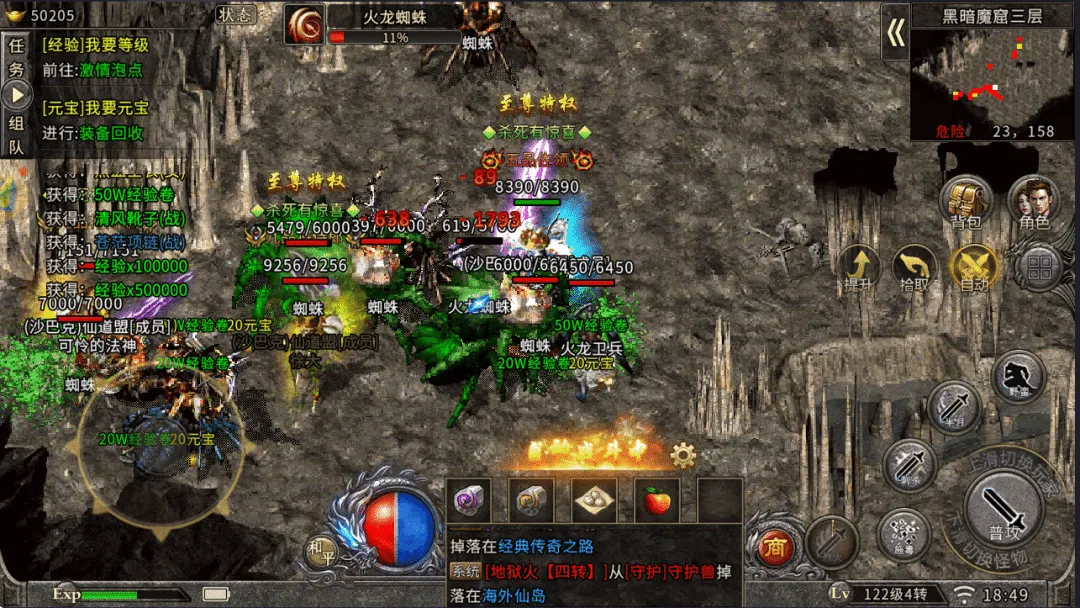Tap the 提升 upgrade arrow button
Screen dimensions: 1080x608
(859, 267)
